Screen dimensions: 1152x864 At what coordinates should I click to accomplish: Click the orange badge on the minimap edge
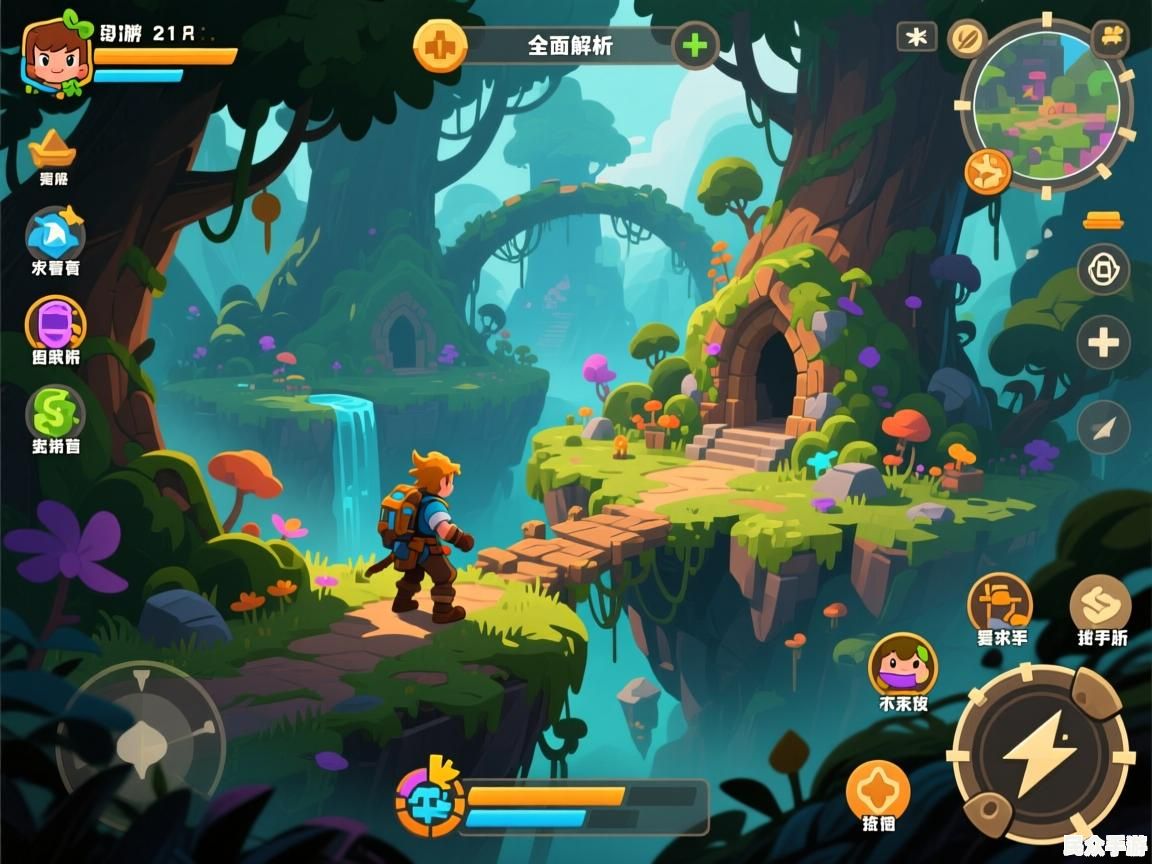pyautogui.click(x=988, y=172)
